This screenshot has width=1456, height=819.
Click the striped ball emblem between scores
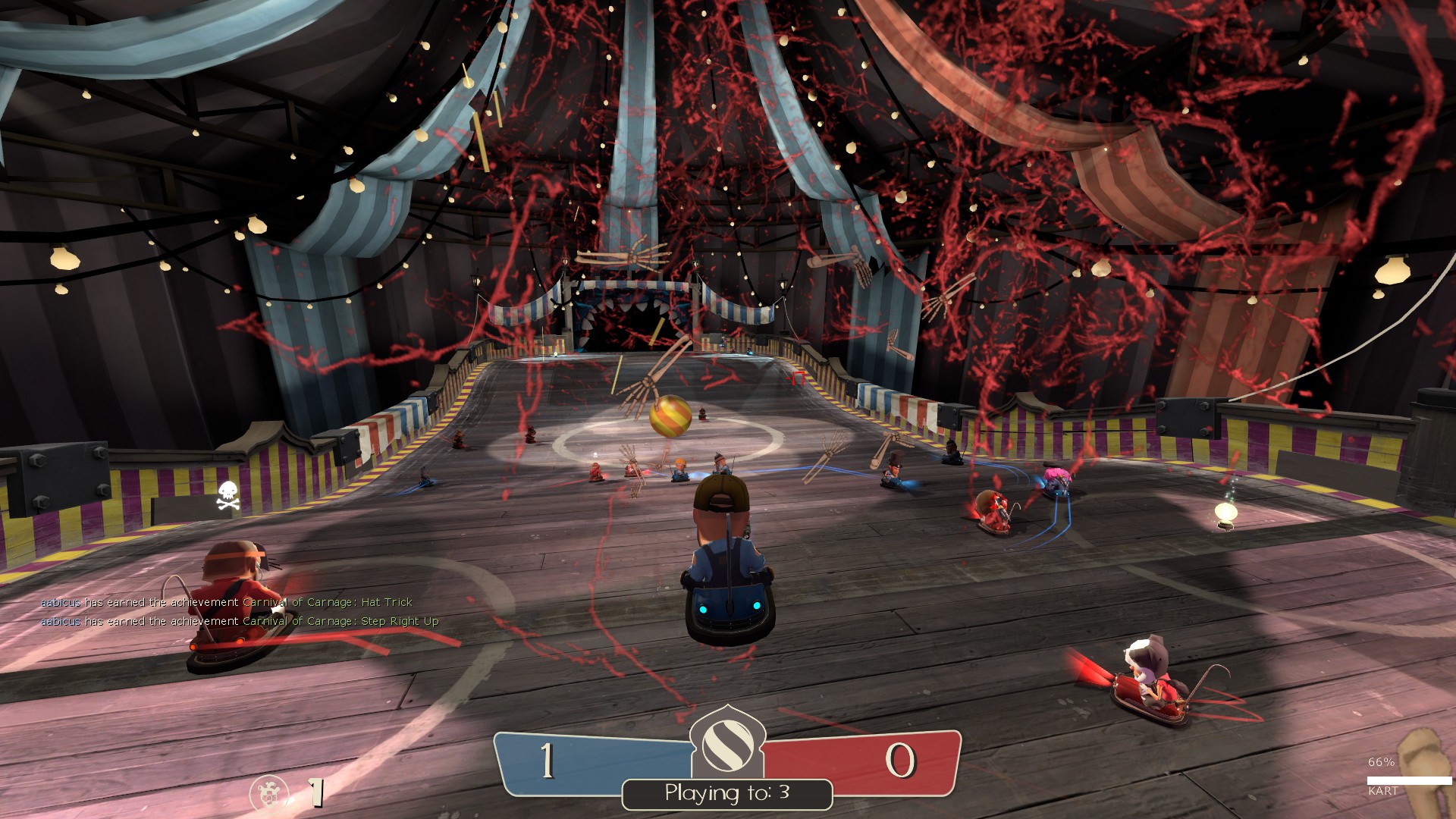(x=727, y=745)
